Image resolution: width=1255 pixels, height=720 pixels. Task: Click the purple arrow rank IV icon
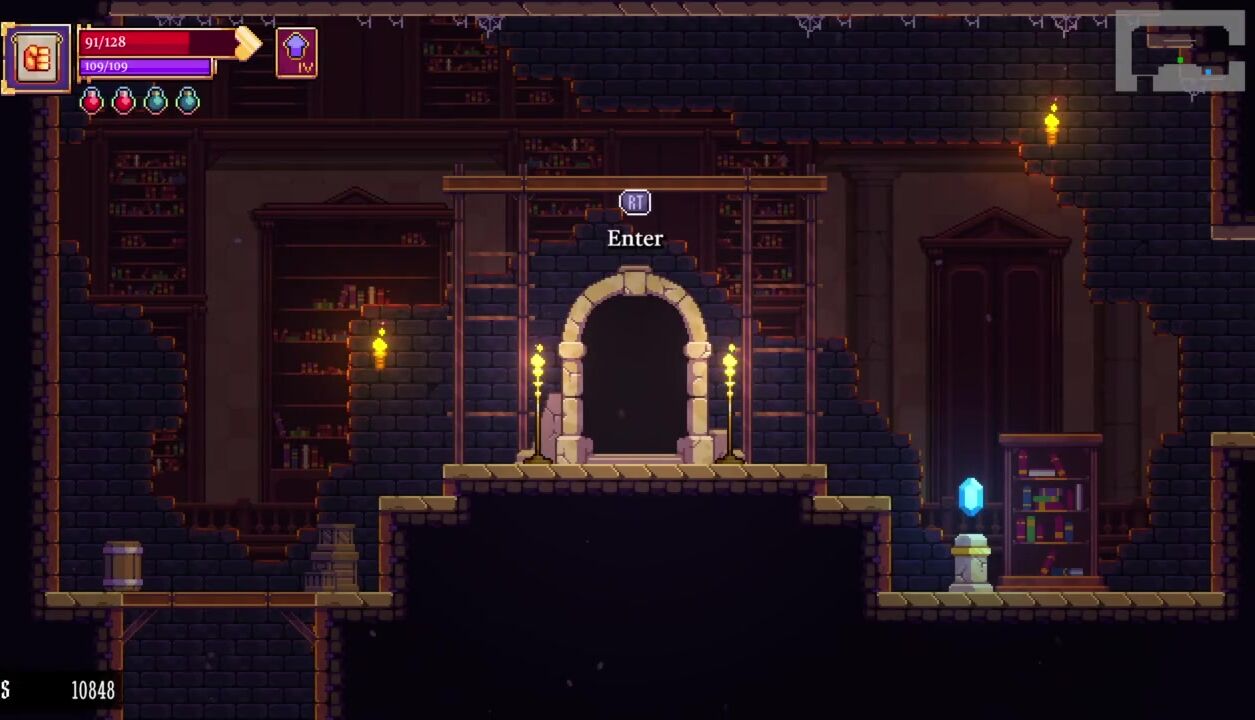tap(296, 52)
